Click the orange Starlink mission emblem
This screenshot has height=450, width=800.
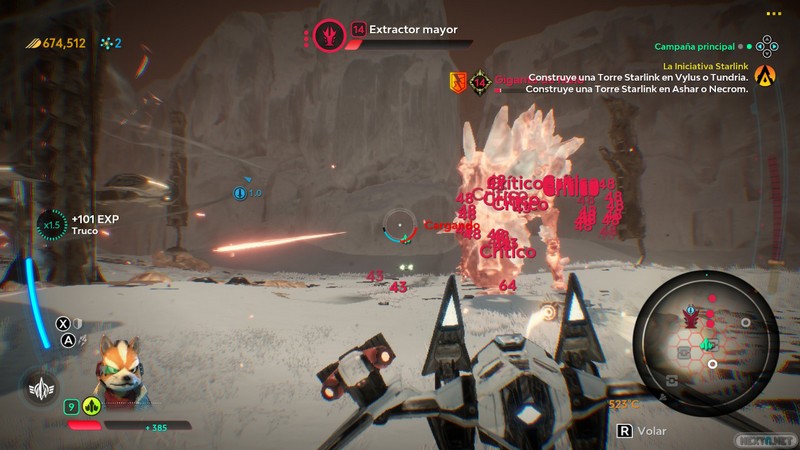point(765,74)
